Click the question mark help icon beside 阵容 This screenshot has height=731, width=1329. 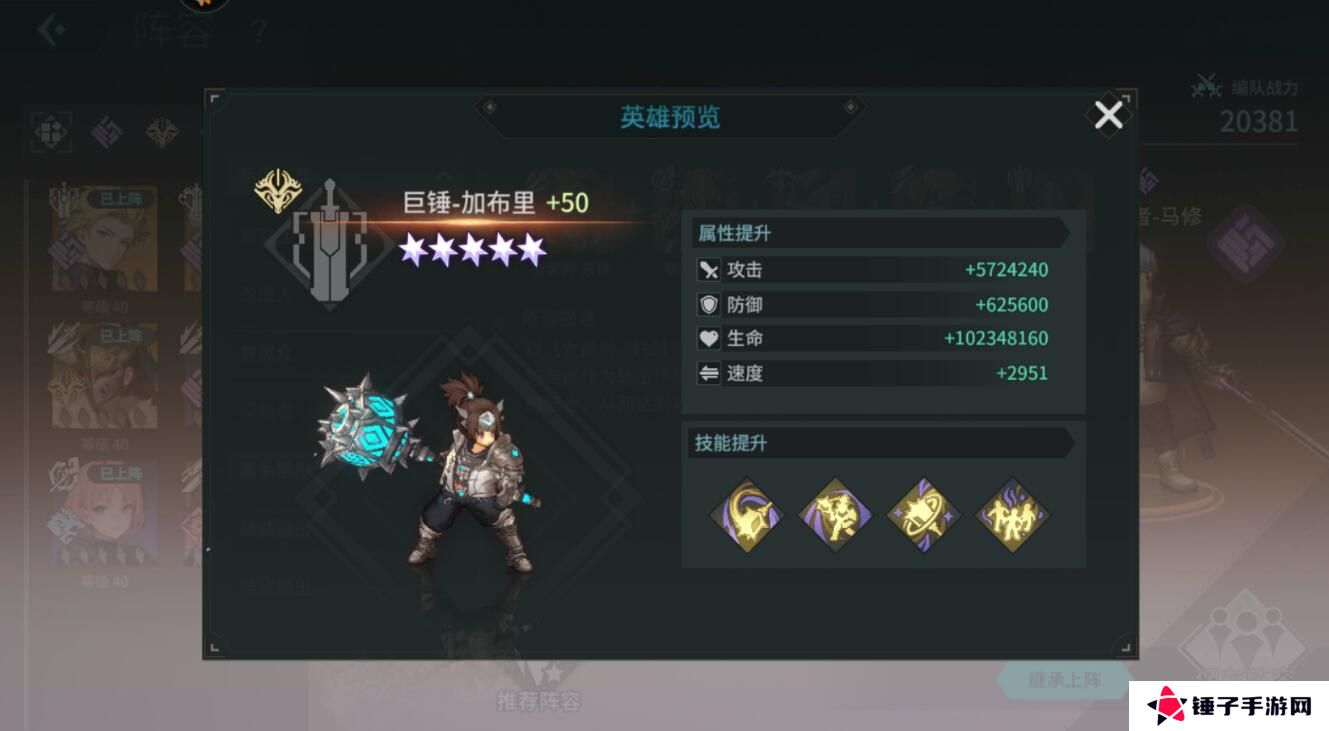(x=258, y=30)
